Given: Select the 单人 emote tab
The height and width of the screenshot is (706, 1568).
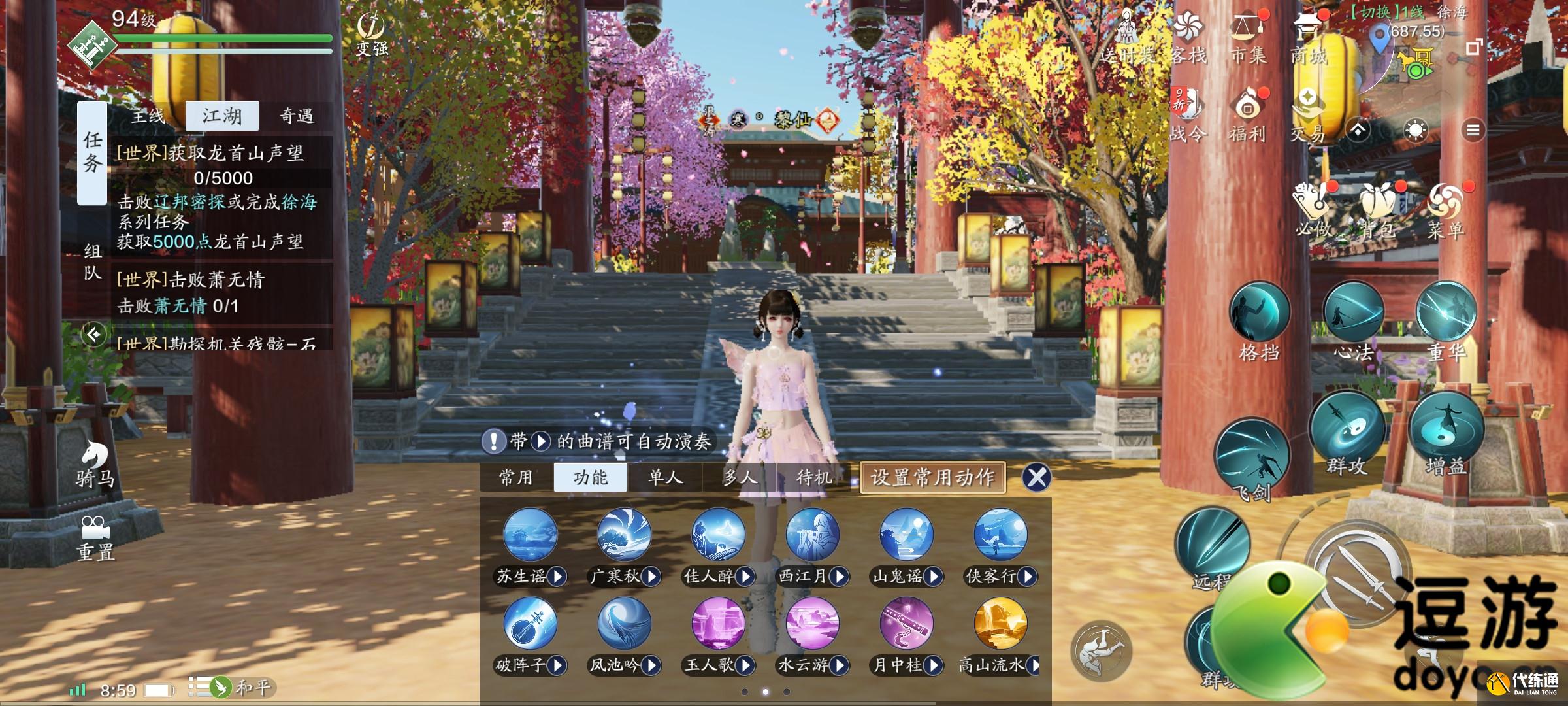Looking at the screenshot, I should tap(665, 477).
